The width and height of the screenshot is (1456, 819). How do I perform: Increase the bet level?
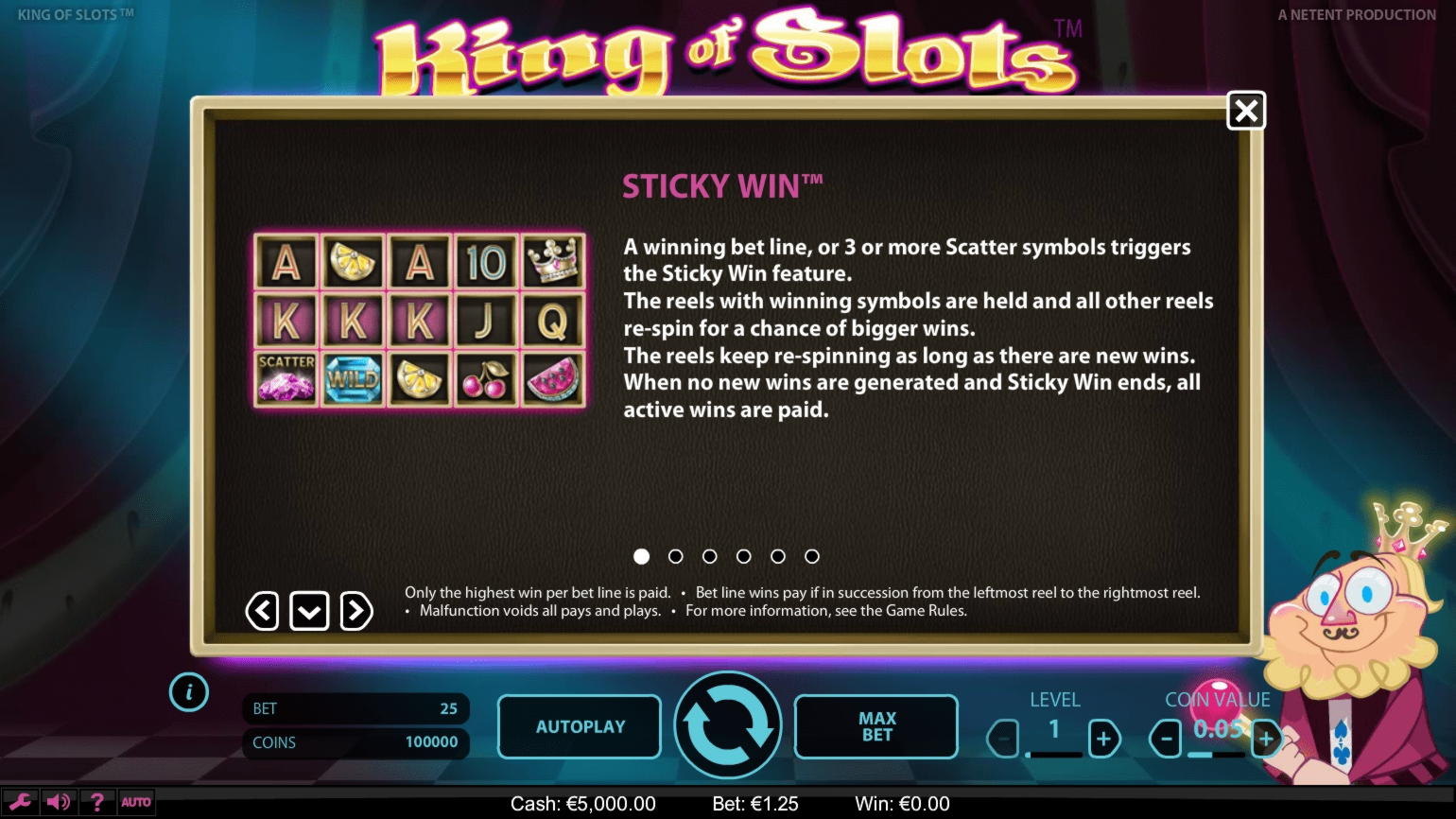(1103, 739)
